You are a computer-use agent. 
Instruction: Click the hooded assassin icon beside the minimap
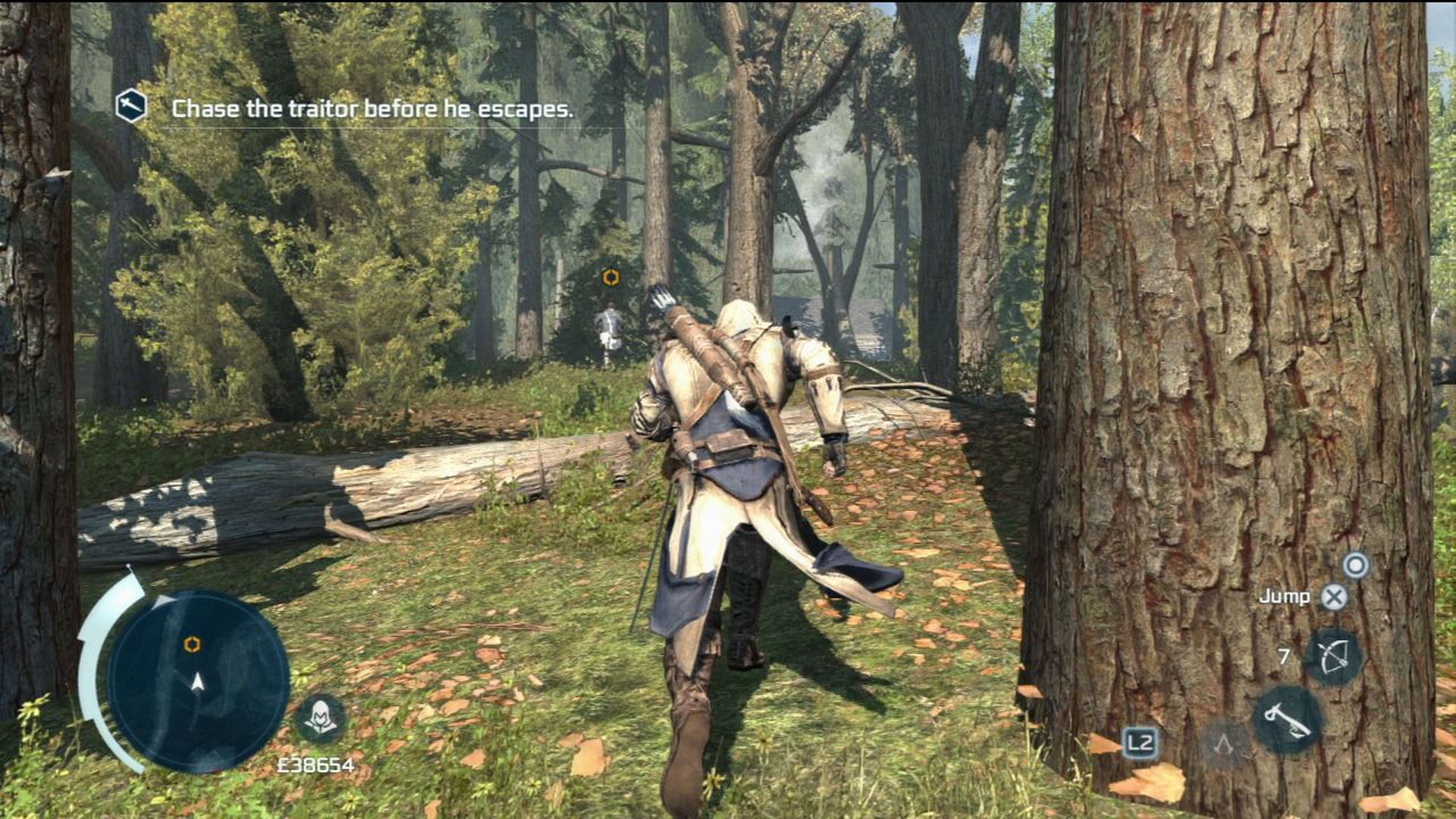coord(320,717)
